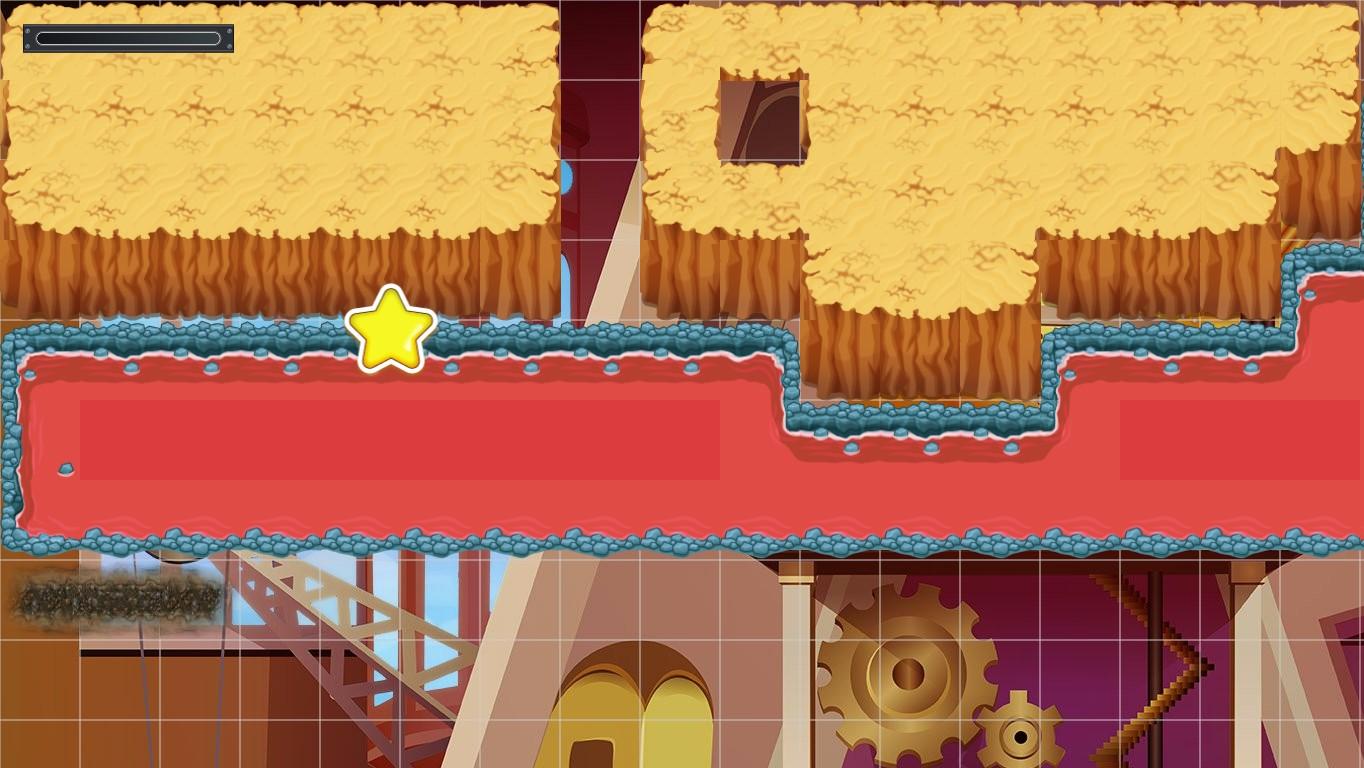1364x768 pixels.
Task: Click the large brass gear below the terrain
Action: (908, 672)
